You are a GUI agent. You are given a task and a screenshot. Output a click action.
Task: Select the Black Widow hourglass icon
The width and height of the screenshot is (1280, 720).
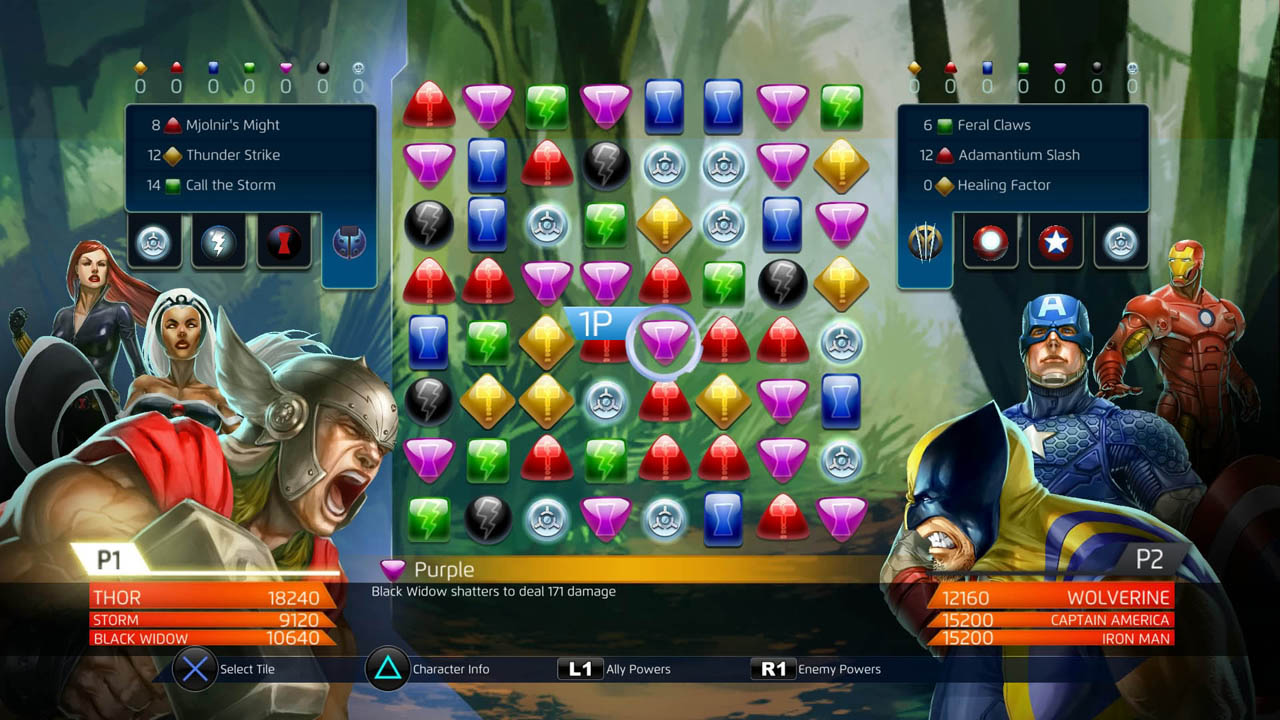282,240
